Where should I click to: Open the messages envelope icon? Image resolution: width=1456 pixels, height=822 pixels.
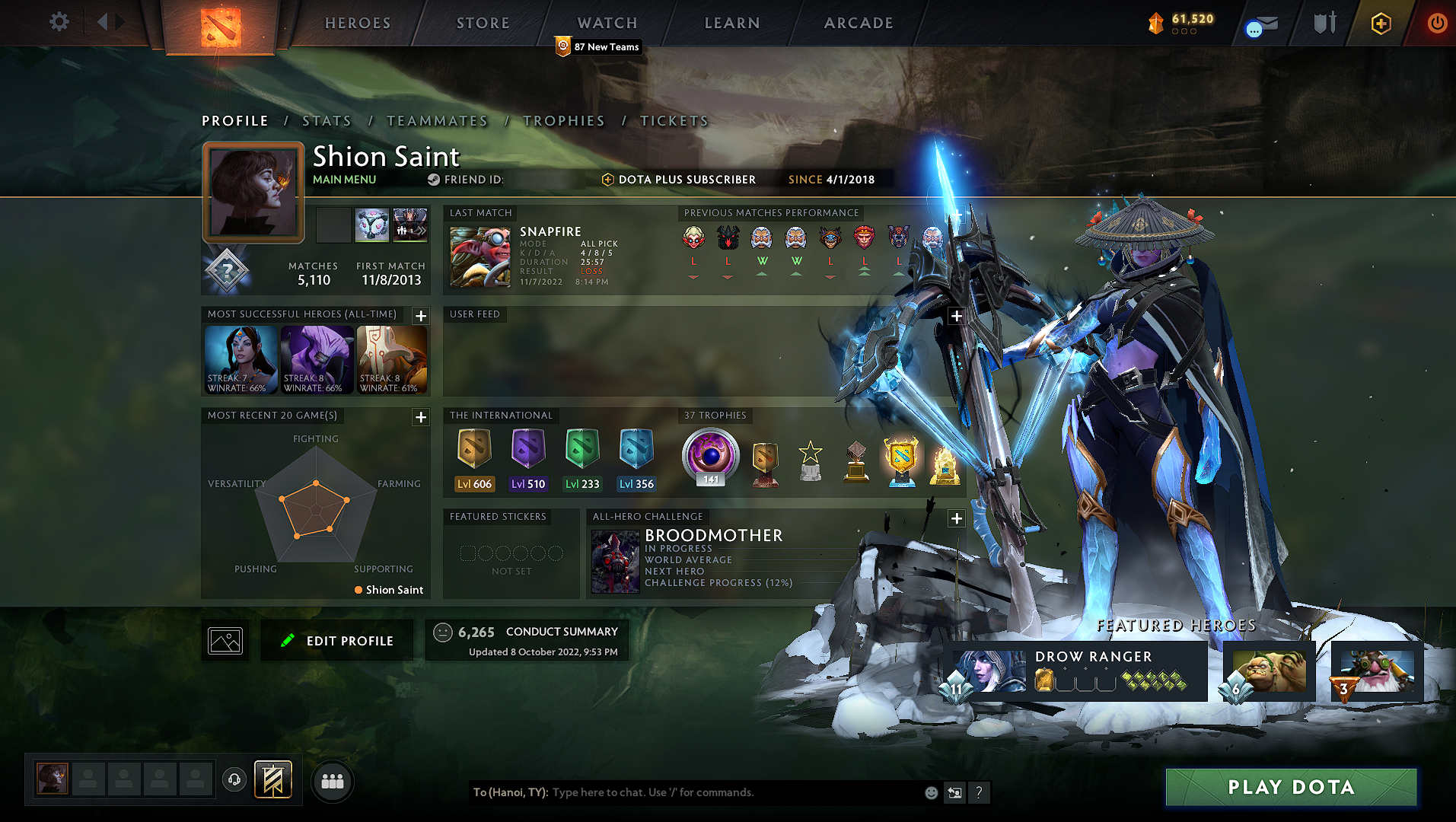tap(1261, 23)
